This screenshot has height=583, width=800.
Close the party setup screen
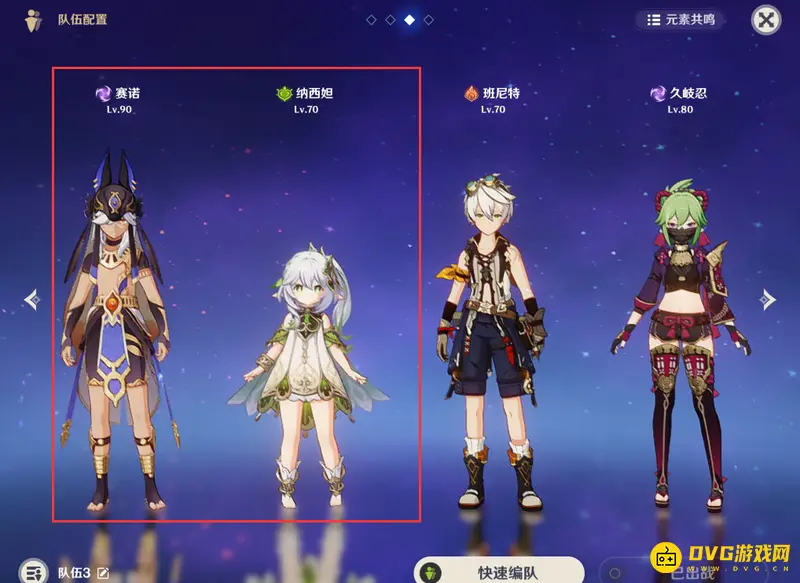click(x=766, y=19)
